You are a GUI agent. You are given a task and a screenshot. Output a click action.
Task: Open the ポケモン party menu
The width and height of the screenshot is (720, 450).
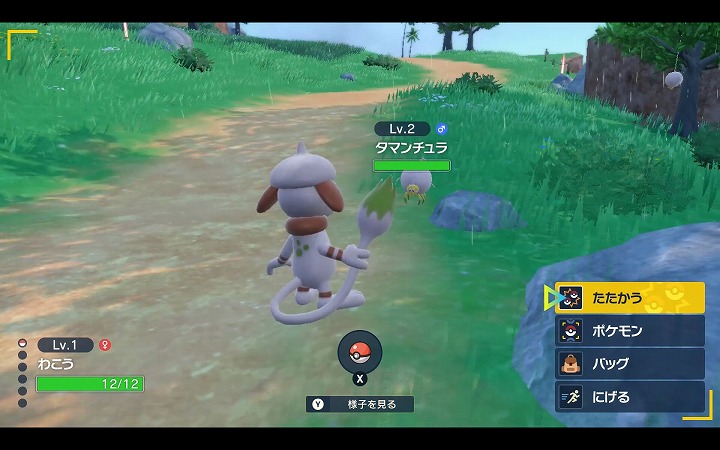pyautogui.click(x=630, y=331)
